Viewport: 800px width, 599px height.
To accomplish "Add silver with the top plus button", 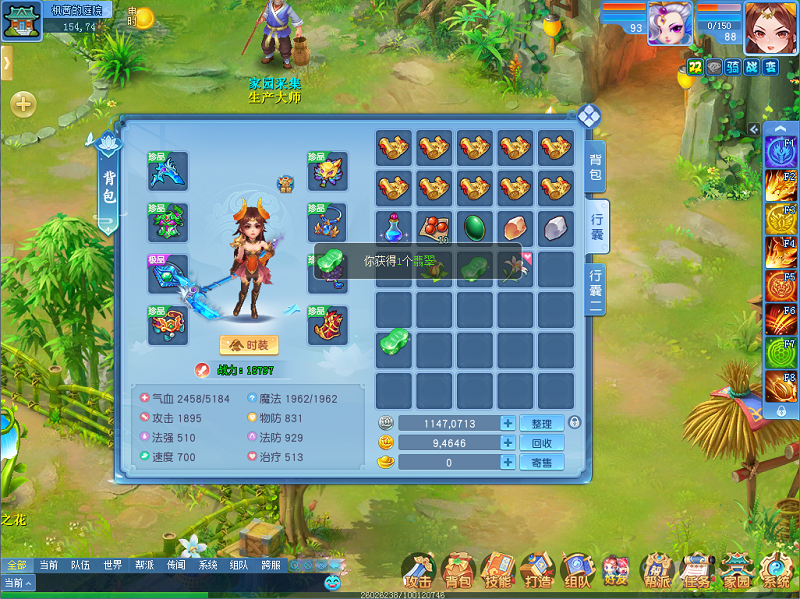I will coord(508,424).
